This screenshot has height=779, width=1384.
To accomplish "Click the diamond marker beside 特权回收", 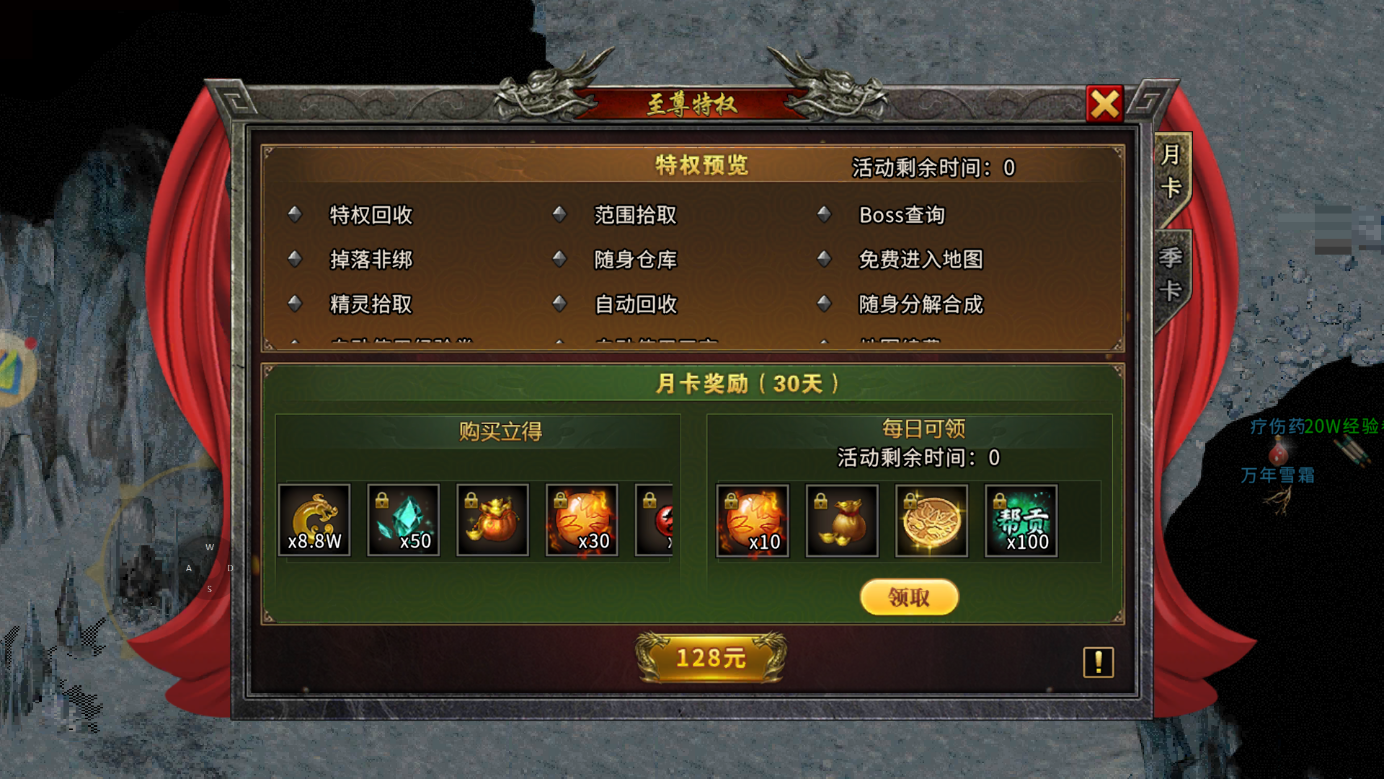I will 295,214.
